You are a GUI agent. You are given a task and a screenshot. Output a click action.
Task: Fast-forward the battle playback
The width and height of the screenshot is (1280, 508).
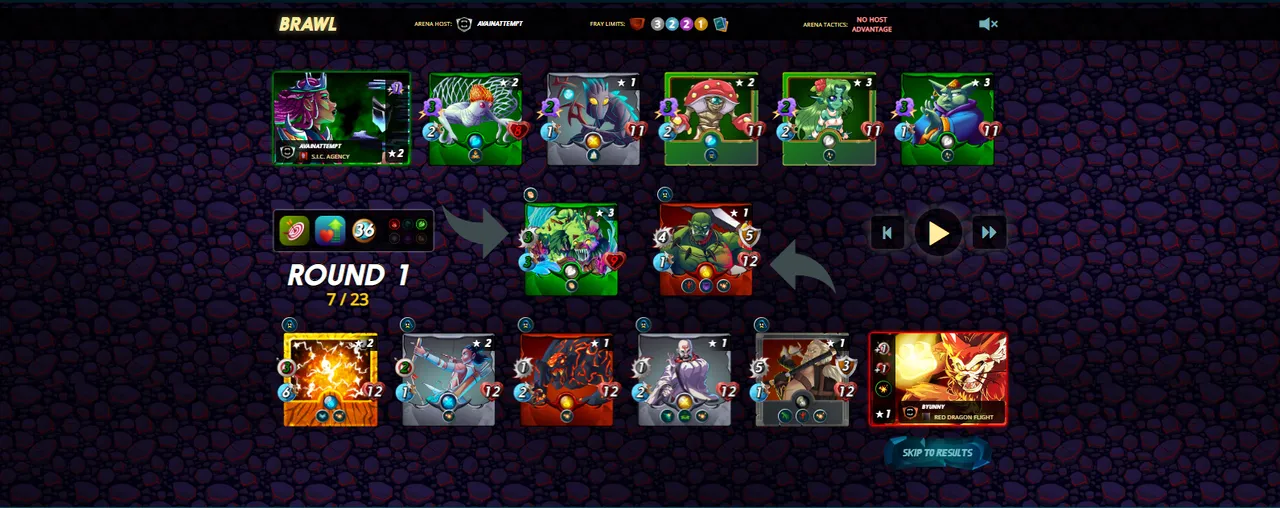coord(989,234)
